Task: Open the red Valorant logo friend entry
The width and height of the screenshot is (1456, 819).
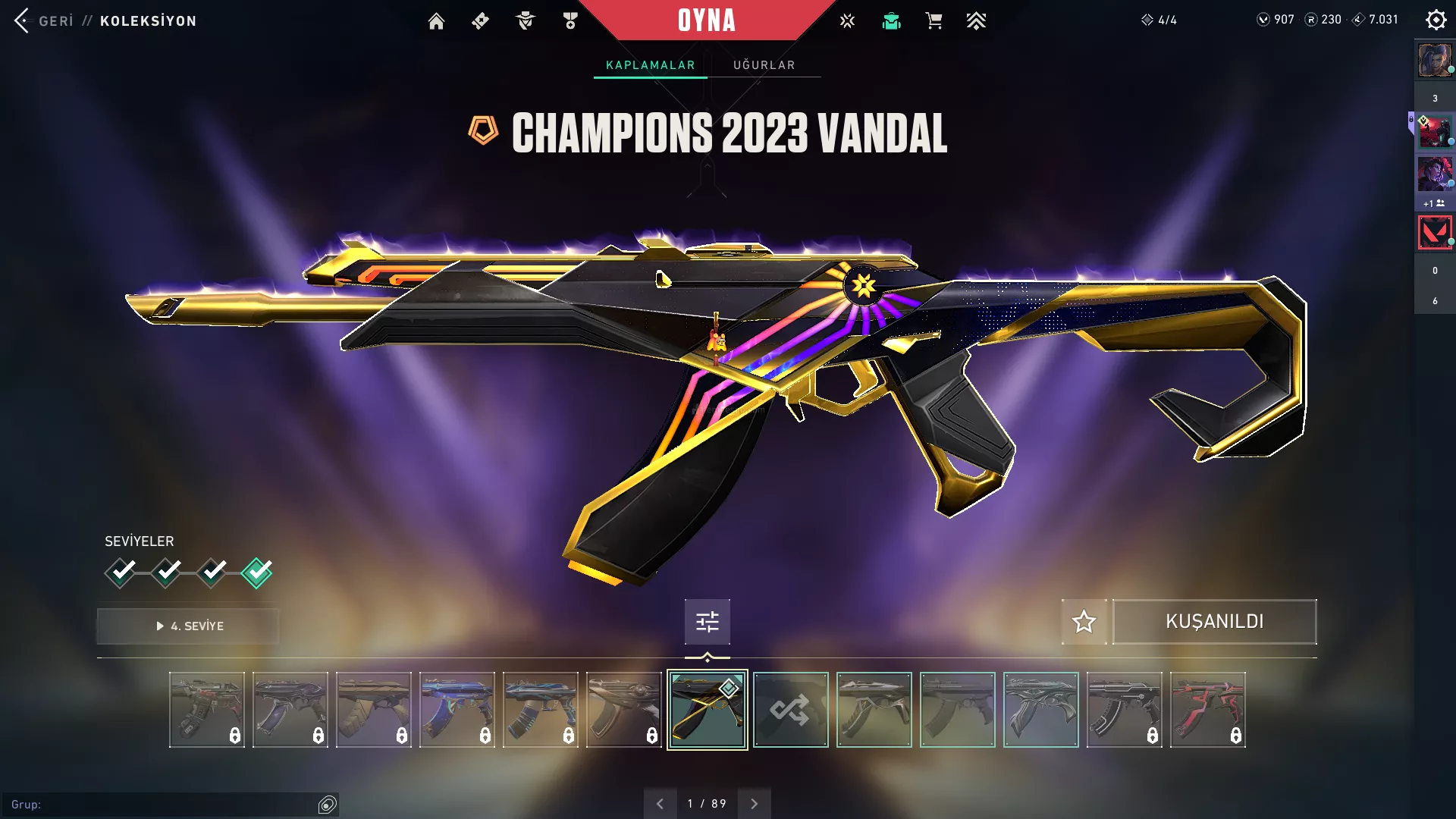Action: tap(1435, 233)
